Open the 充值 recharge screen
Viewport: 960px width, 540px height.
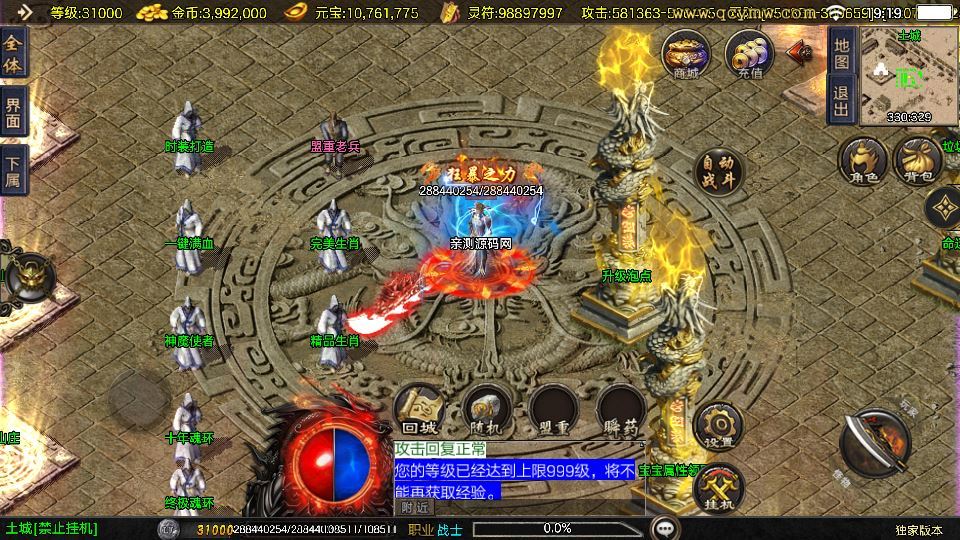tap(749, 53)
